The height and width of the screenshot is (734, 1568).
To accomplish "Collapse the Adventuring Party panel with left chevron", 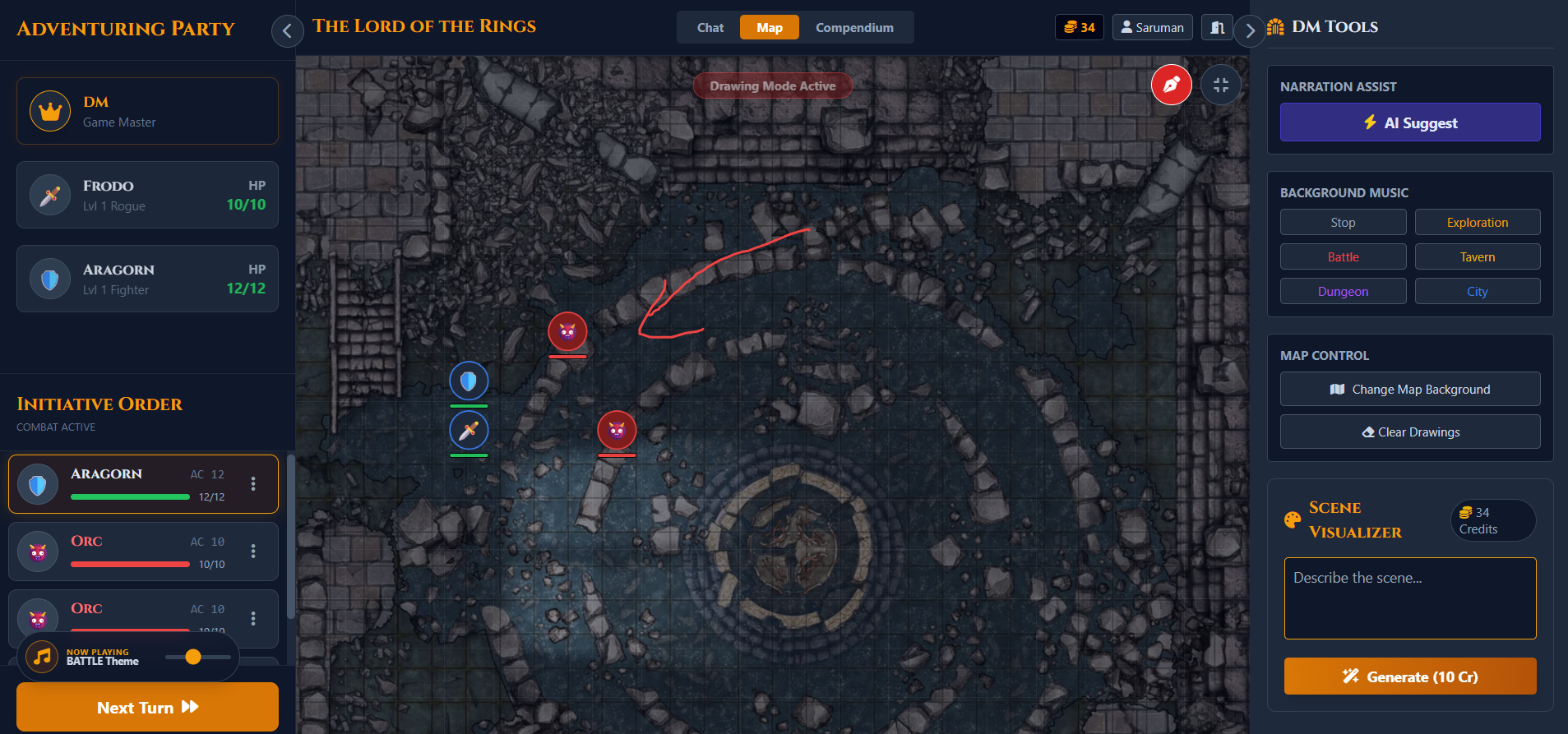I will 287,30.
